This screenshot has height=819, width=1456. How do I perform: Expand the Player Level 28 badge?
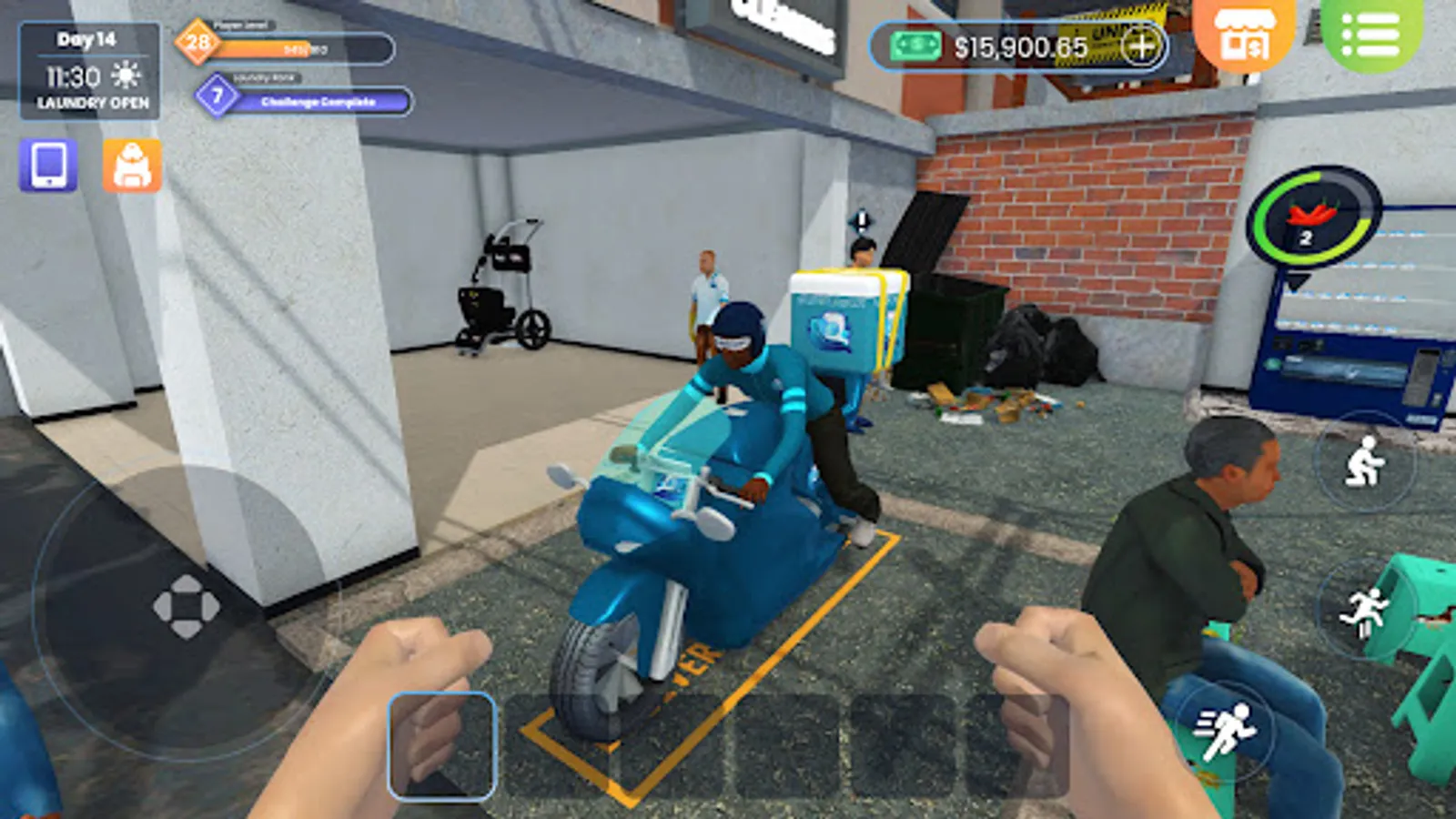click(x=197, y=43)
